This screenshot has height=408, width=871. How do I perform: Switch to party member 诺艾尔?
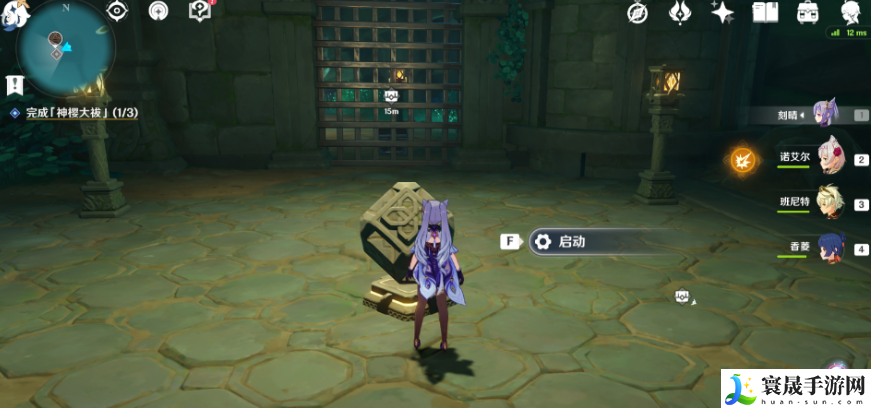pyautogui.click(x=831, y=157)
